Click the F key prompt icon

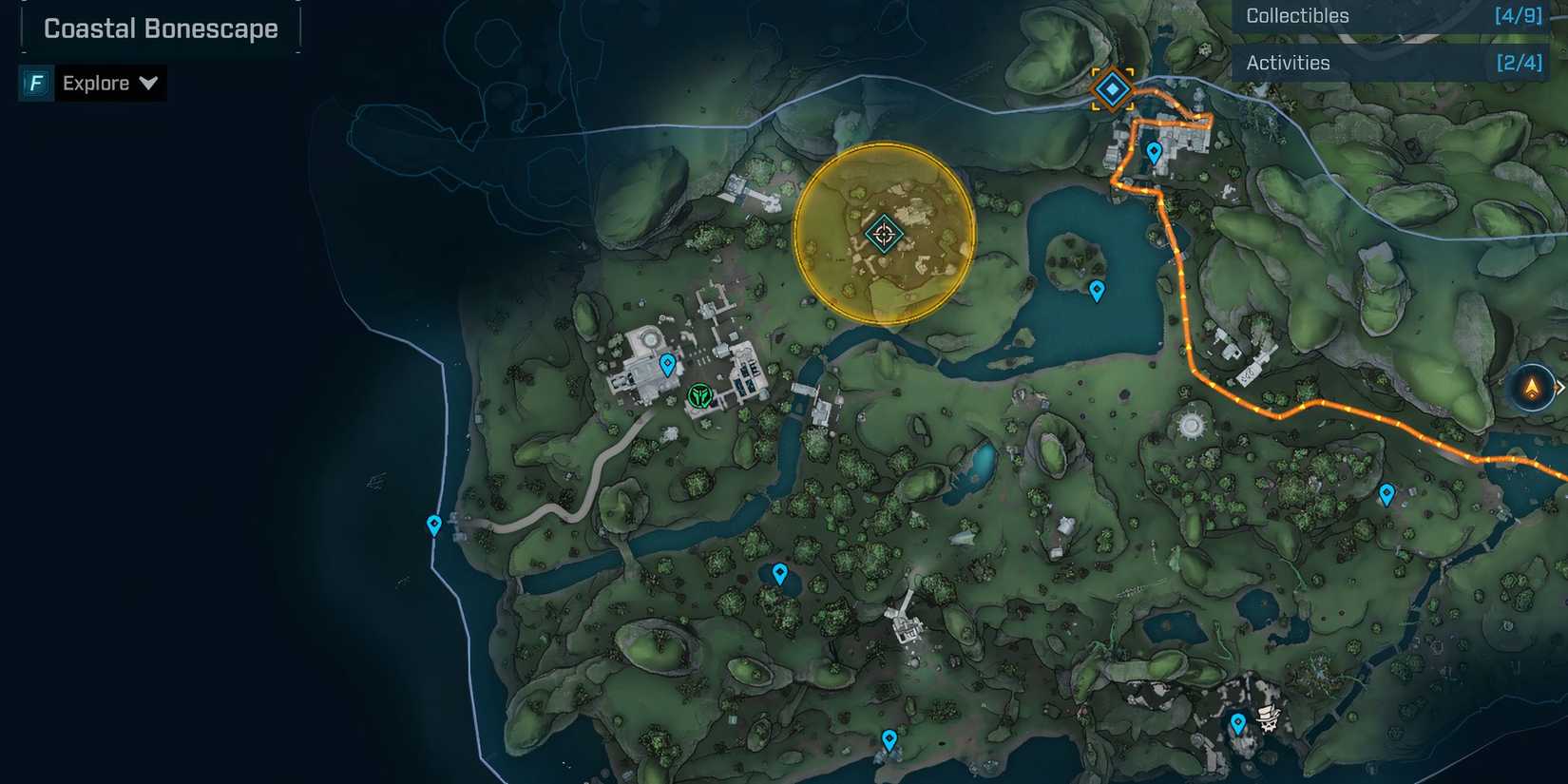click(x=34, y=83)
